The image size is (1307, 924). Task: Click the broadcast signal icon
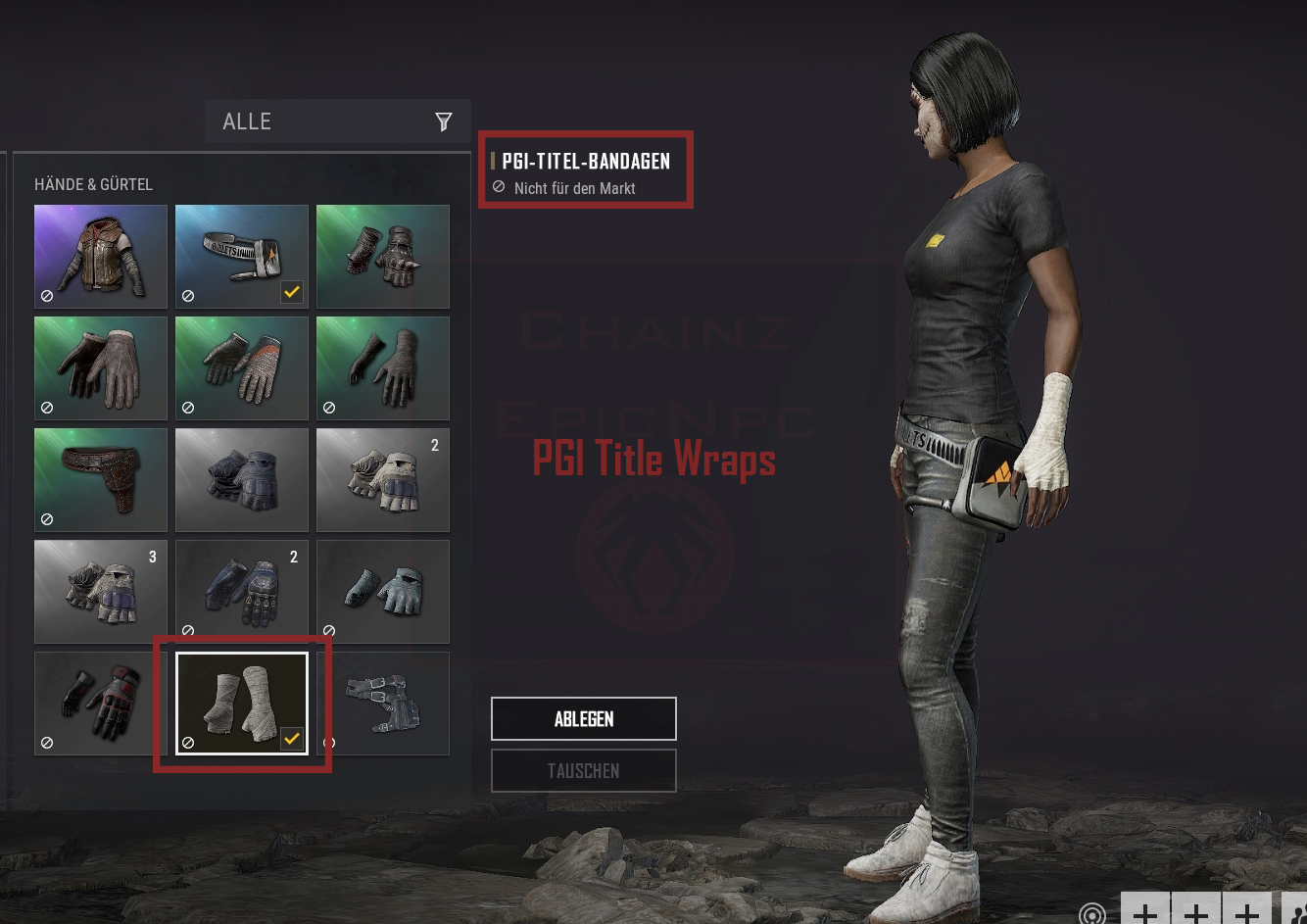[x=1091, y=914]
